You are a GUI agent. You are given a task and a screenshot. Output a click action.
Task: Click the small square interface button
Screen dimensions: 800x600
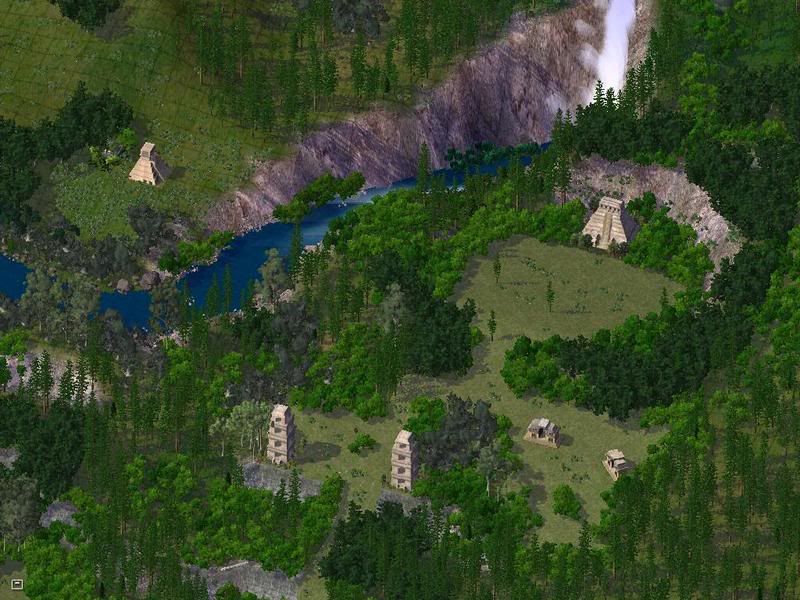(x=16, y=583)
